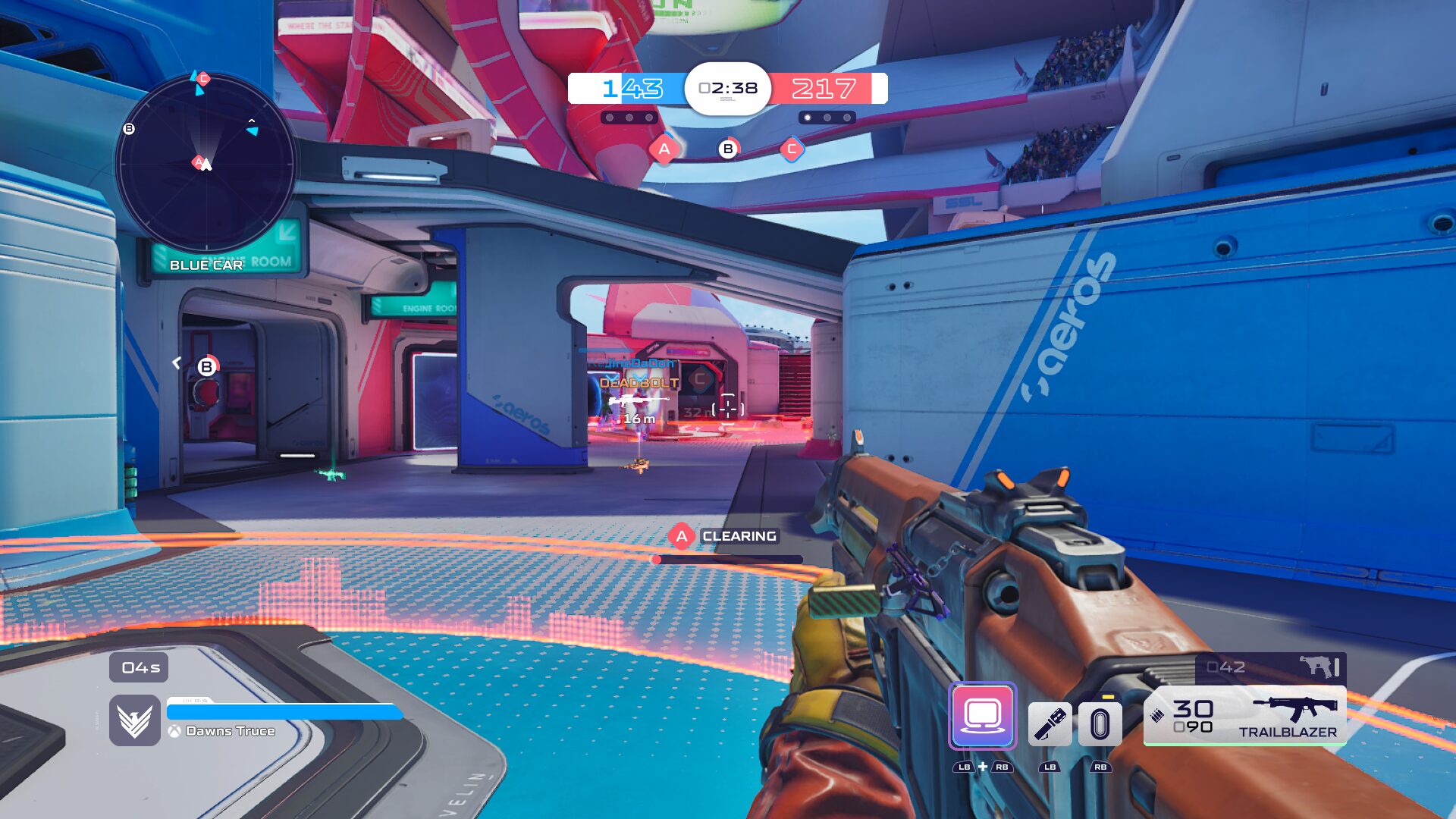Activate the pink monitor ability icon
This screenshot has width=1456, height=819.
pyautogui.click(x=982, y=716)
